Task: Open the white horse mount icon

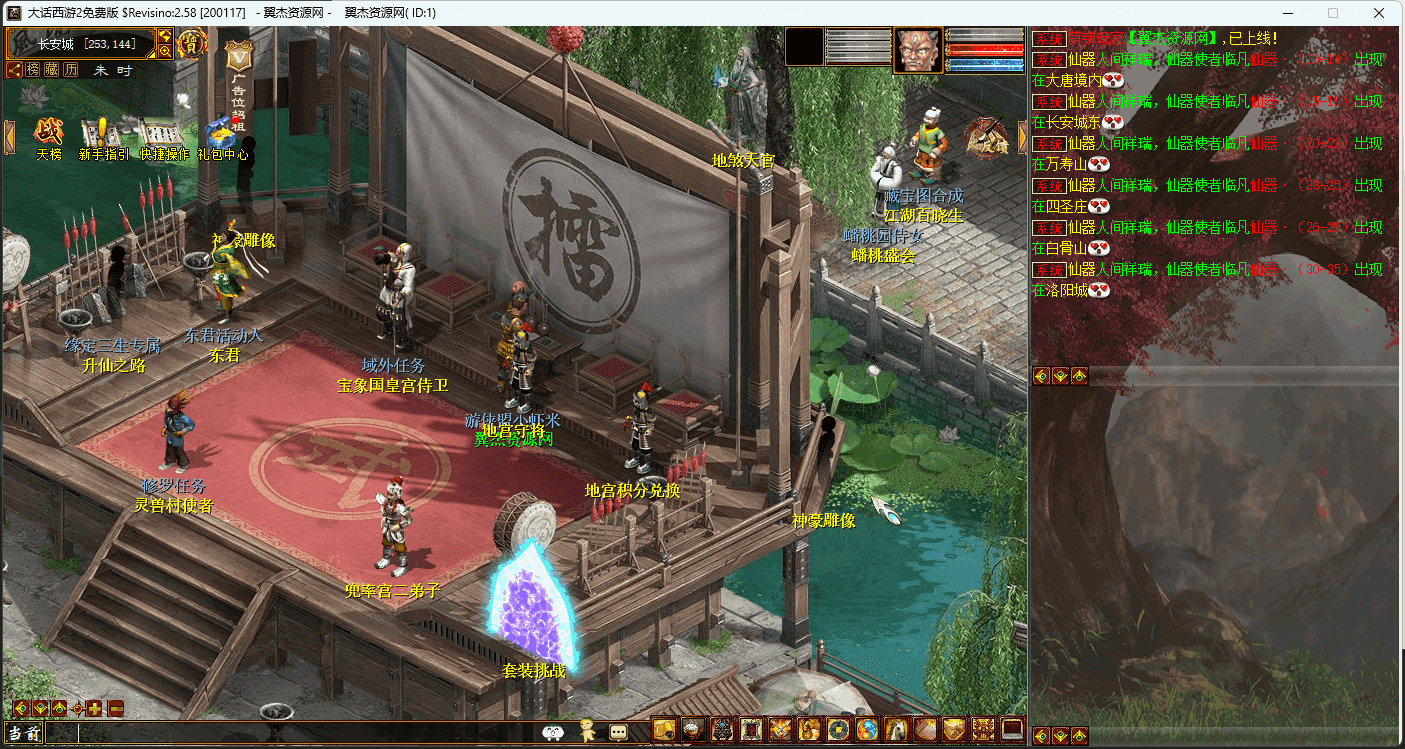Action: [896, 730]
